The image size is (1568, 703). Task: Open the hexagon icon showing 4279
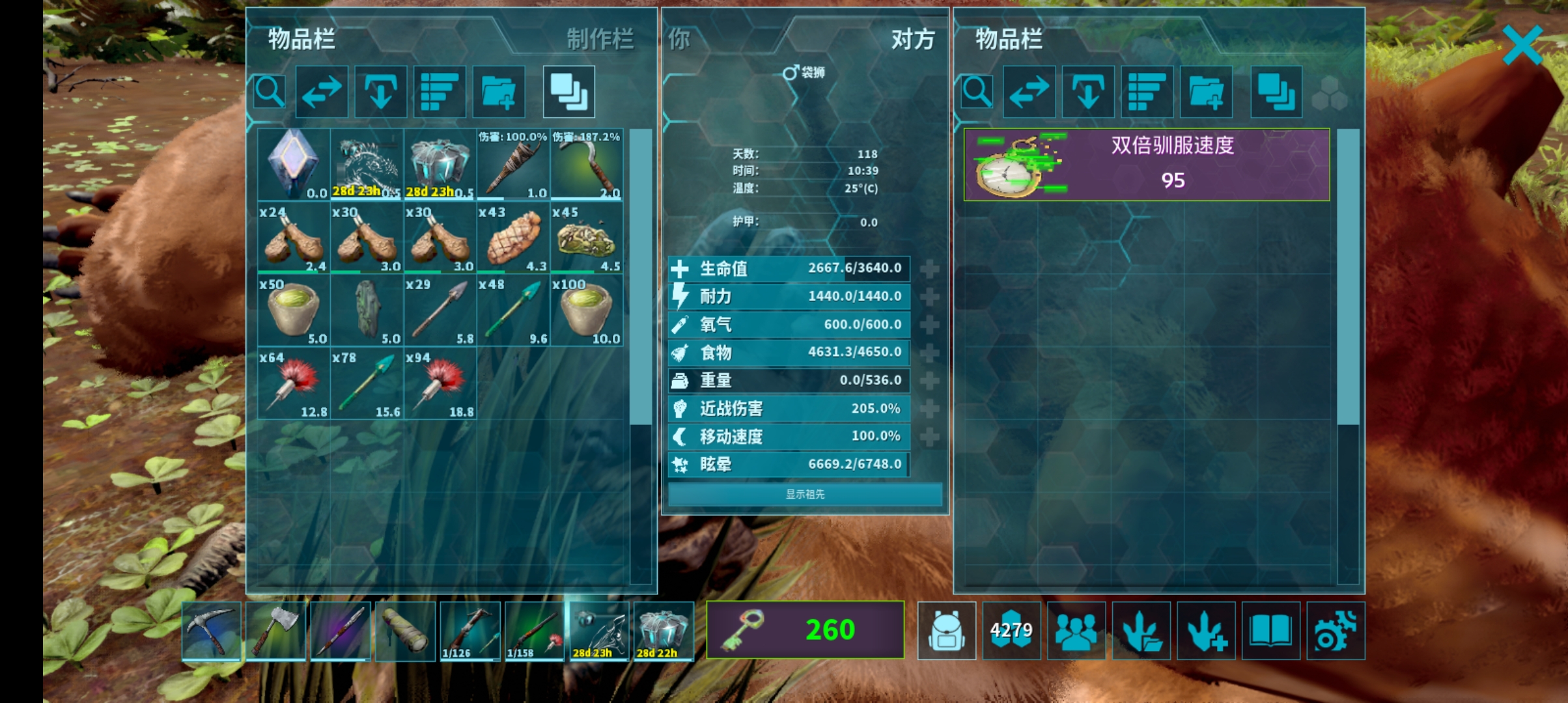pos(1011,630)
